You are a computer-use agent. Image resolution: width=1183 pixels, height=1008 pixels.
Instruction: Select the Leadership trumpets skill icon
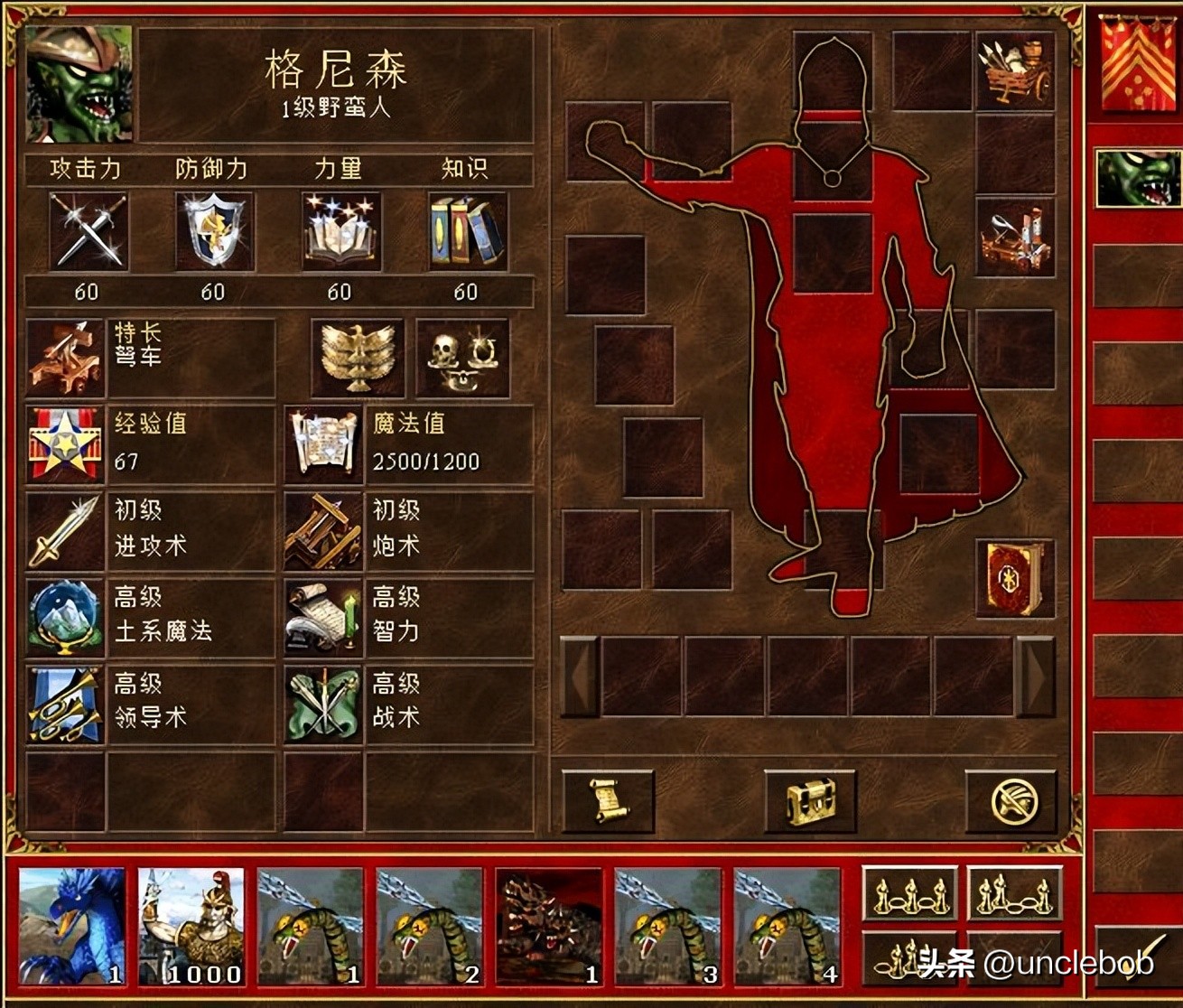(65, 705)
